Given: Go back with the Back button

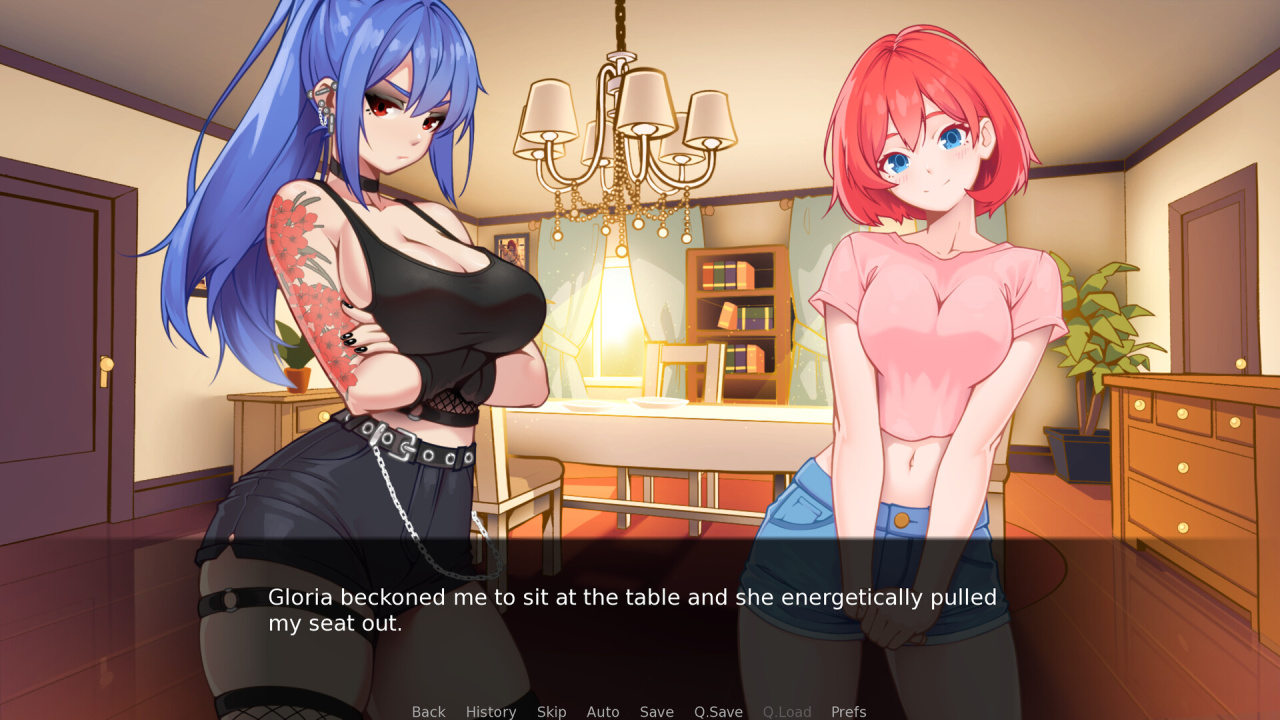Looking at the screenshot, I should [x=428, y=712].
